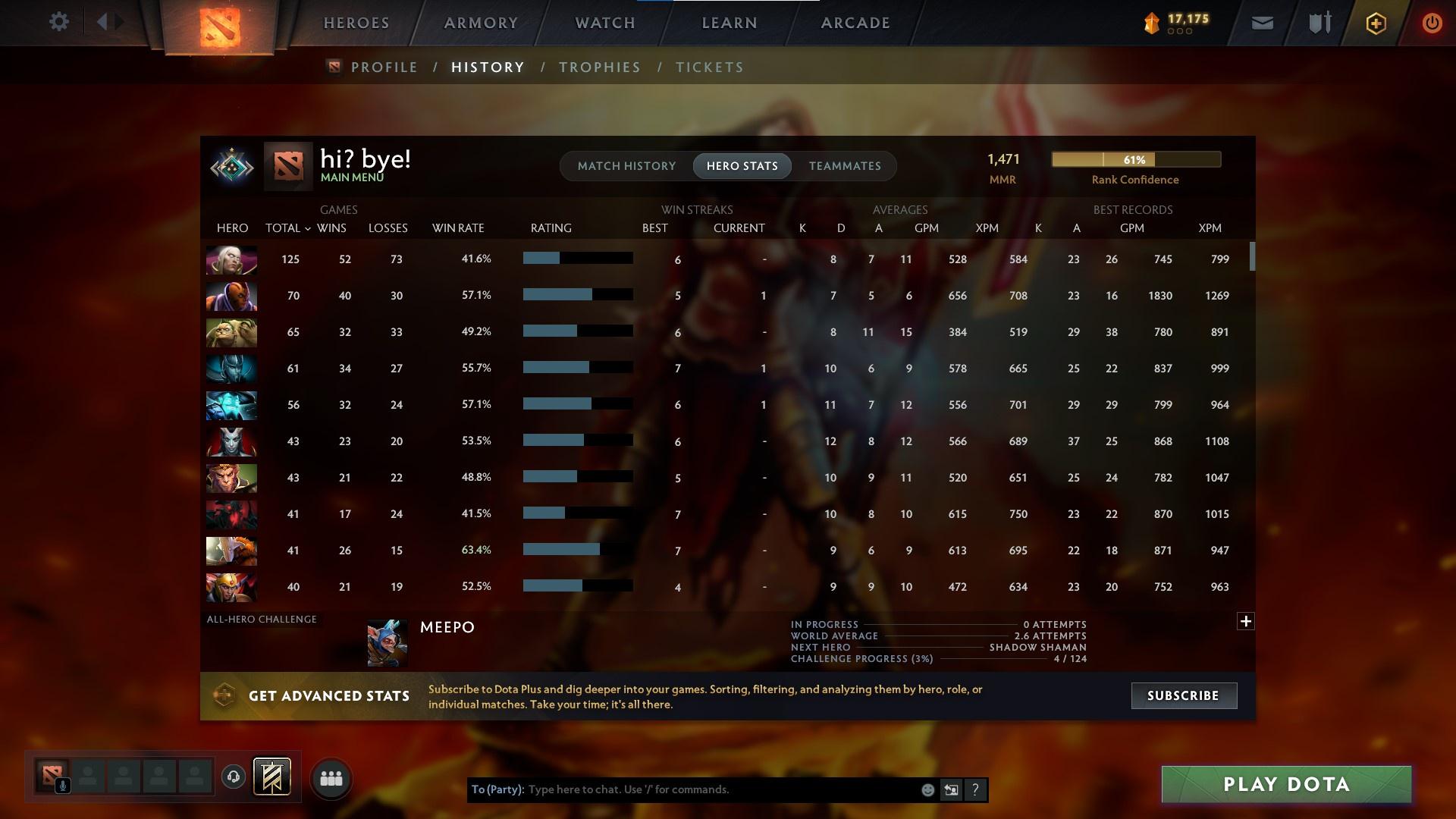Select the Meepo hero portrait
1456x819 pixels.
point(388,642)
